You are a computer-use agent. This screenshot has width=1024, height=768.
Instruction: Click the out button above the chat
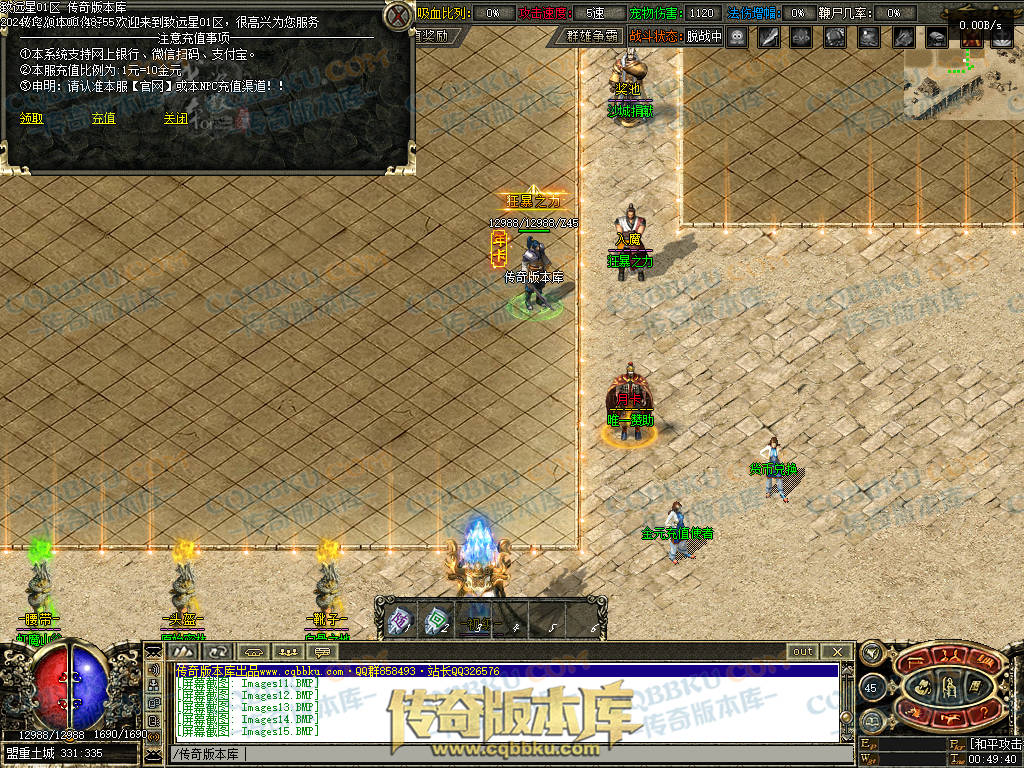[803, 652]
